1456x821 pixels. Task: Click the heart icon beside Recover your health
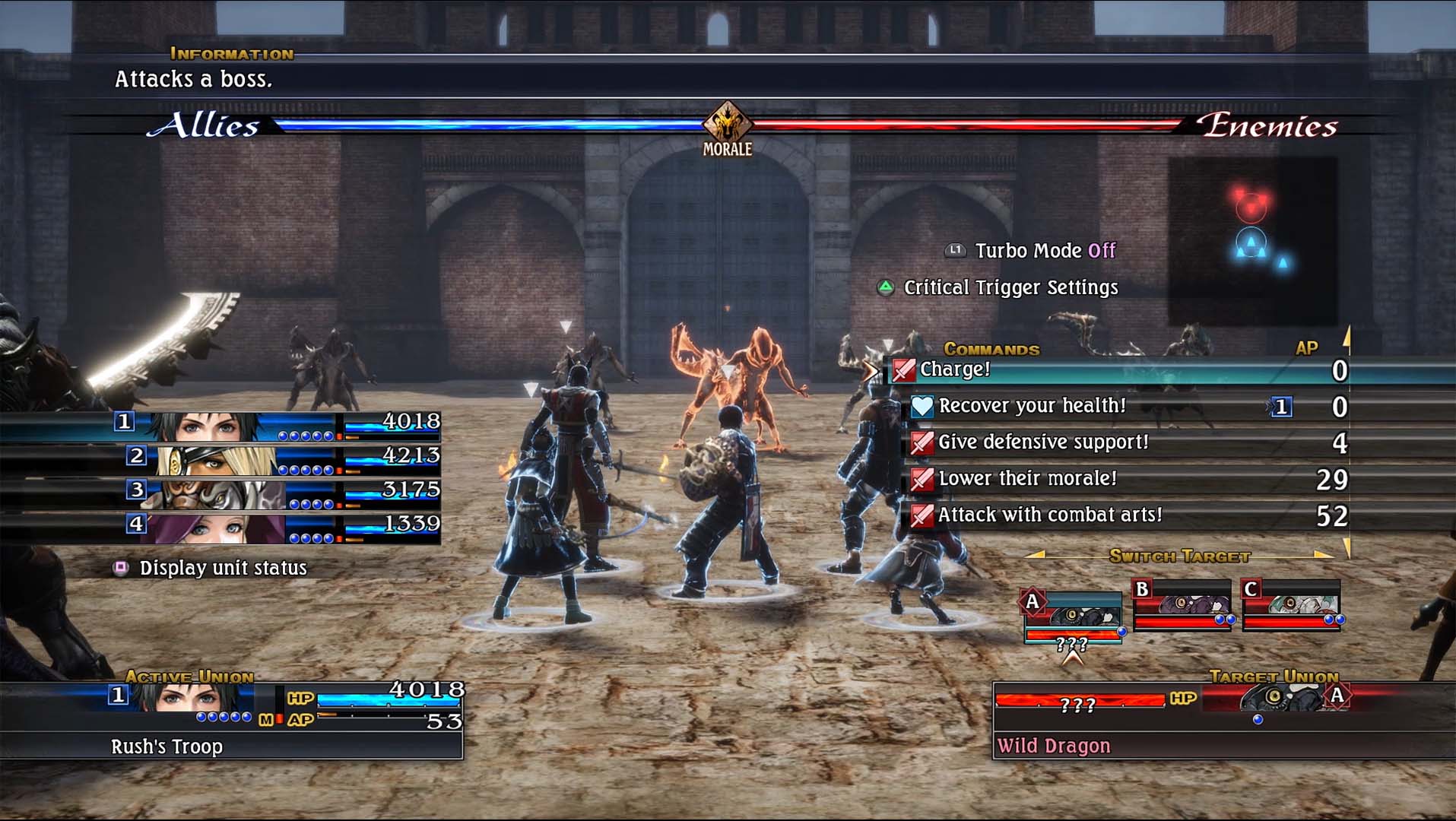click(922, 406)
